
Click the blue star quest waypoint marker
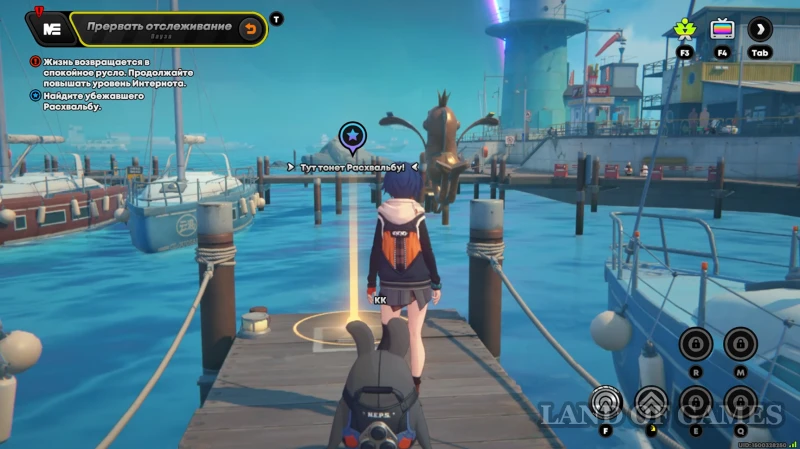tap(351, 135)
